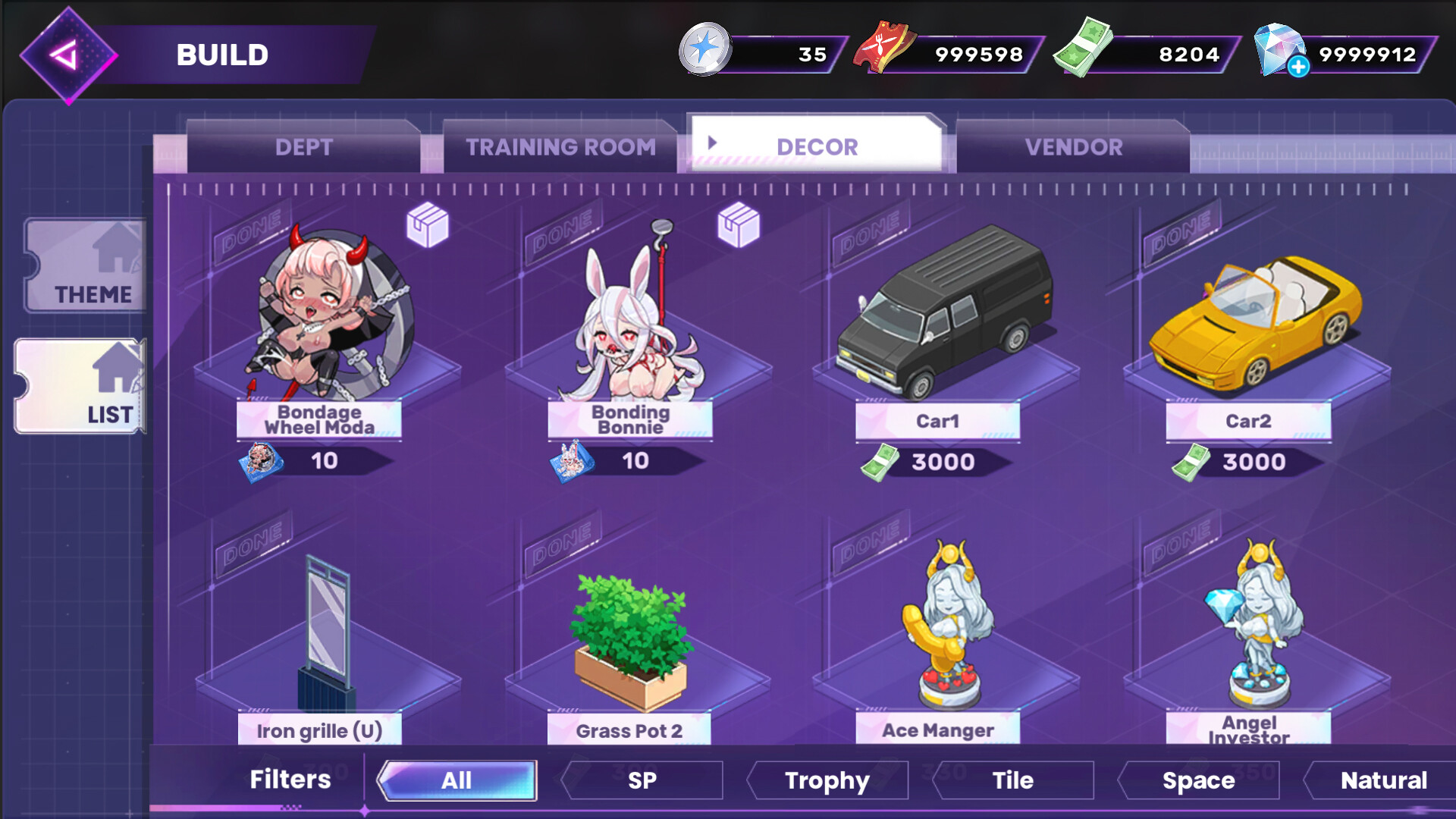Toggle the All filter option
Viewport: 1456px width, 819px height.
click(456, 780)
